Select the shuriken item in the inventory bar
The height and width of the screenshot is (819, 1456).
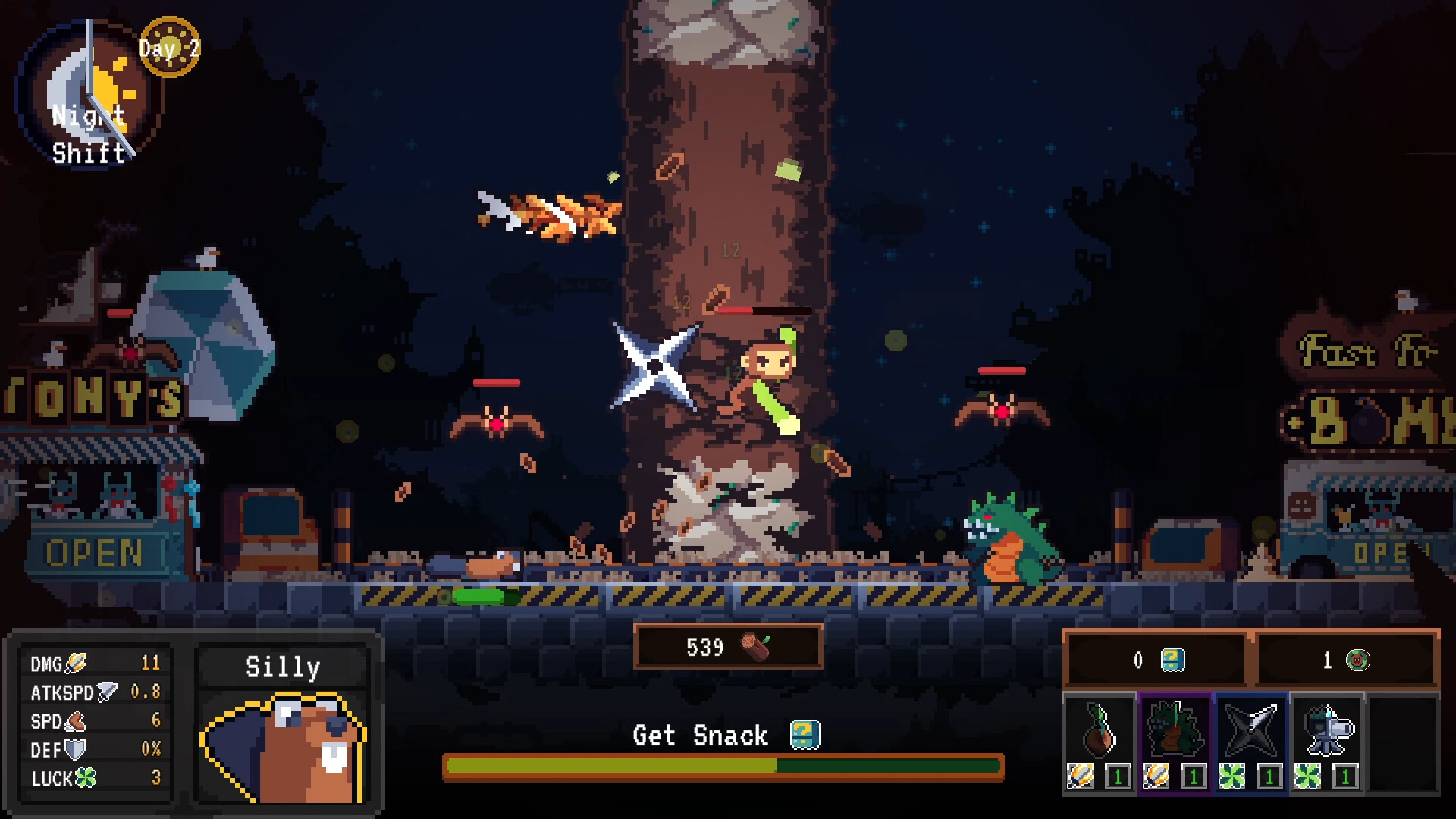coord(1251,728)
